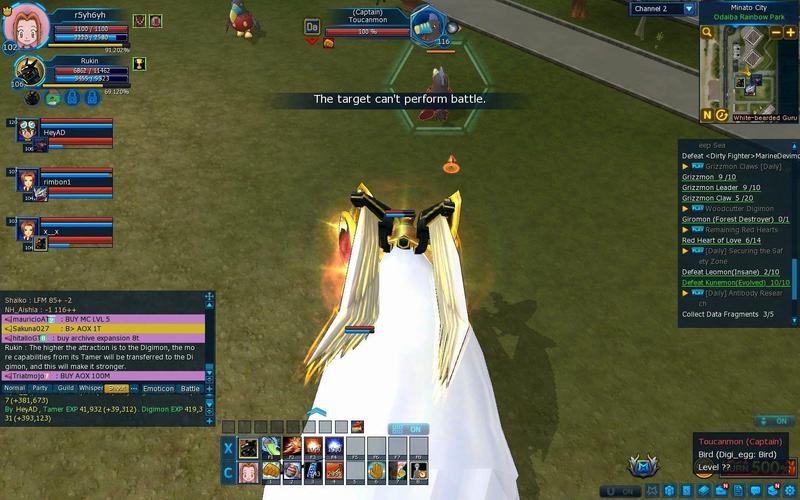The image size is (800, 500).
Task: Open settings with the gear icon
Action: pos(790,490)
